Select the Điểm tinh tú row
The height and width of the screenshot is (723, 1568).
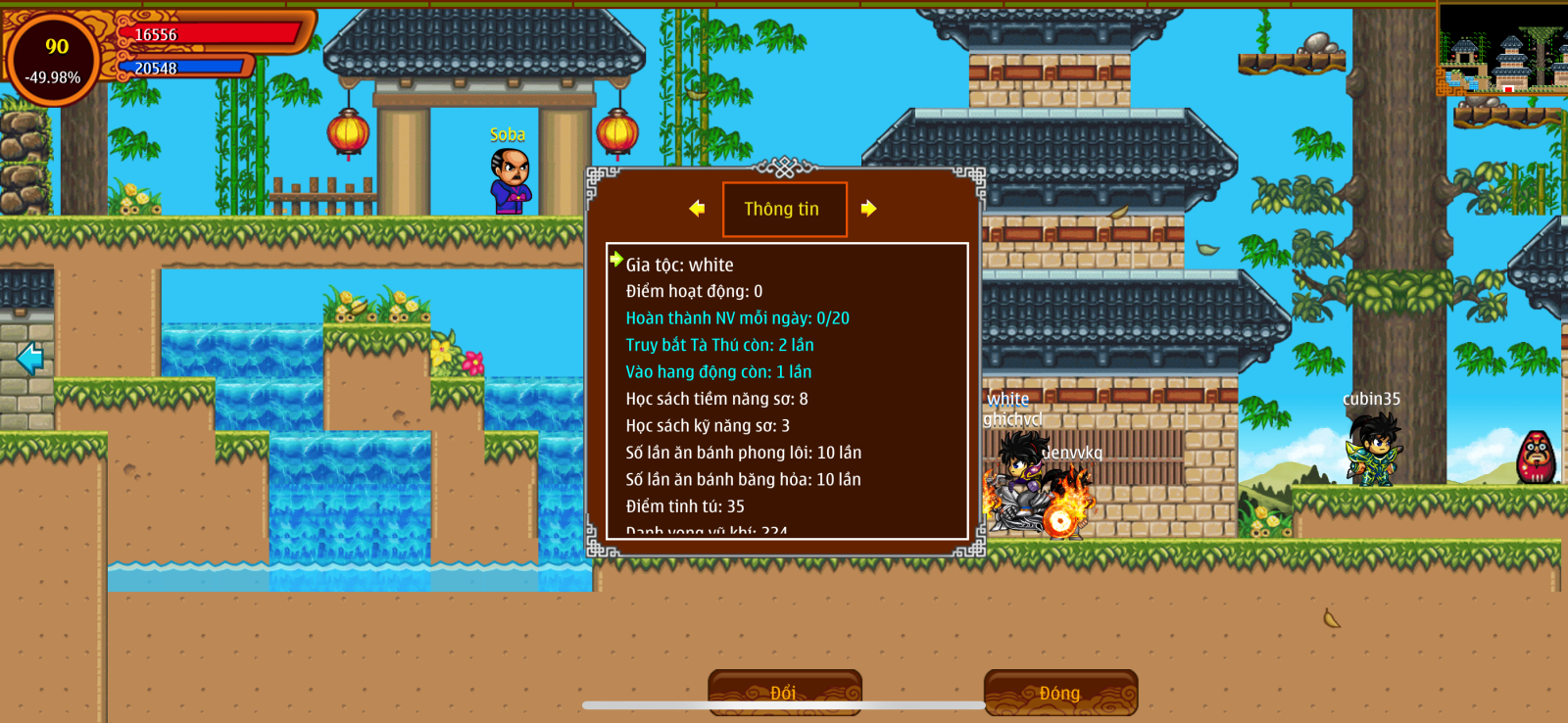(x=685, y=506)
